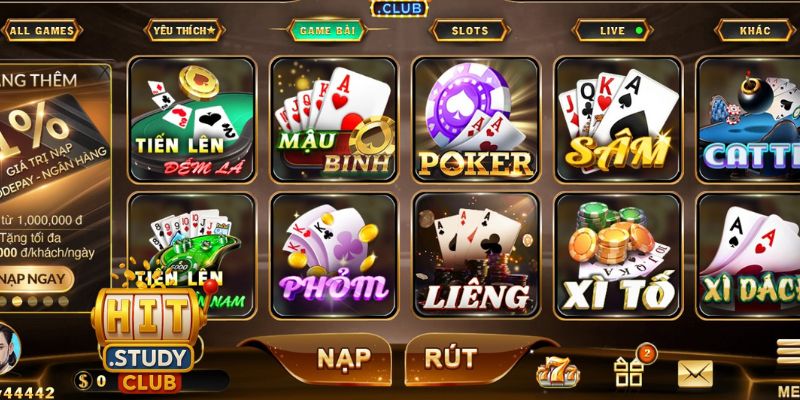Open the envelope mail icon
The width and height of the screenshot is (800, 400).
pos(695,373)
